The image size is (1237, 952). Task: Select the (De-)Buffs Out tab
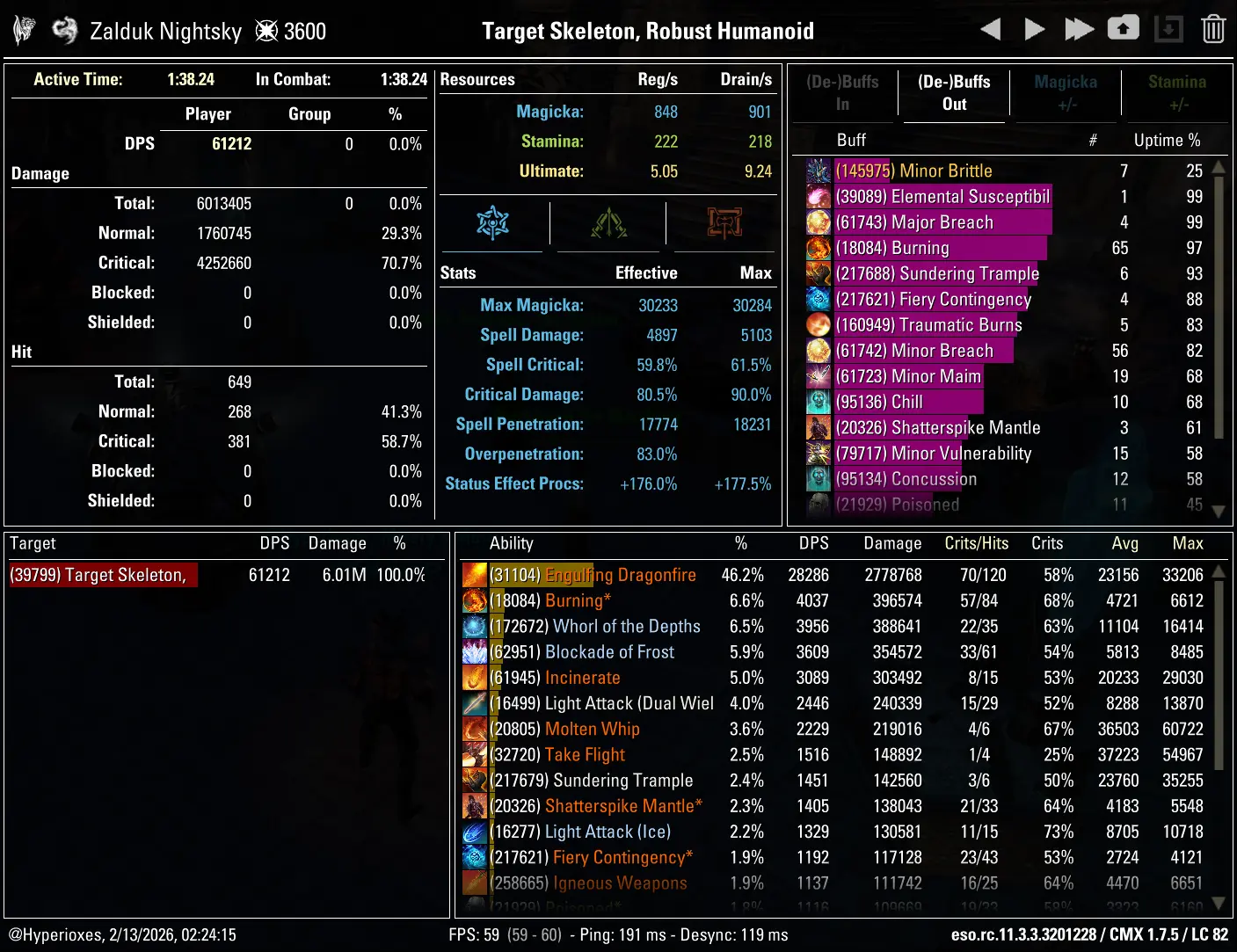(954, 93)
